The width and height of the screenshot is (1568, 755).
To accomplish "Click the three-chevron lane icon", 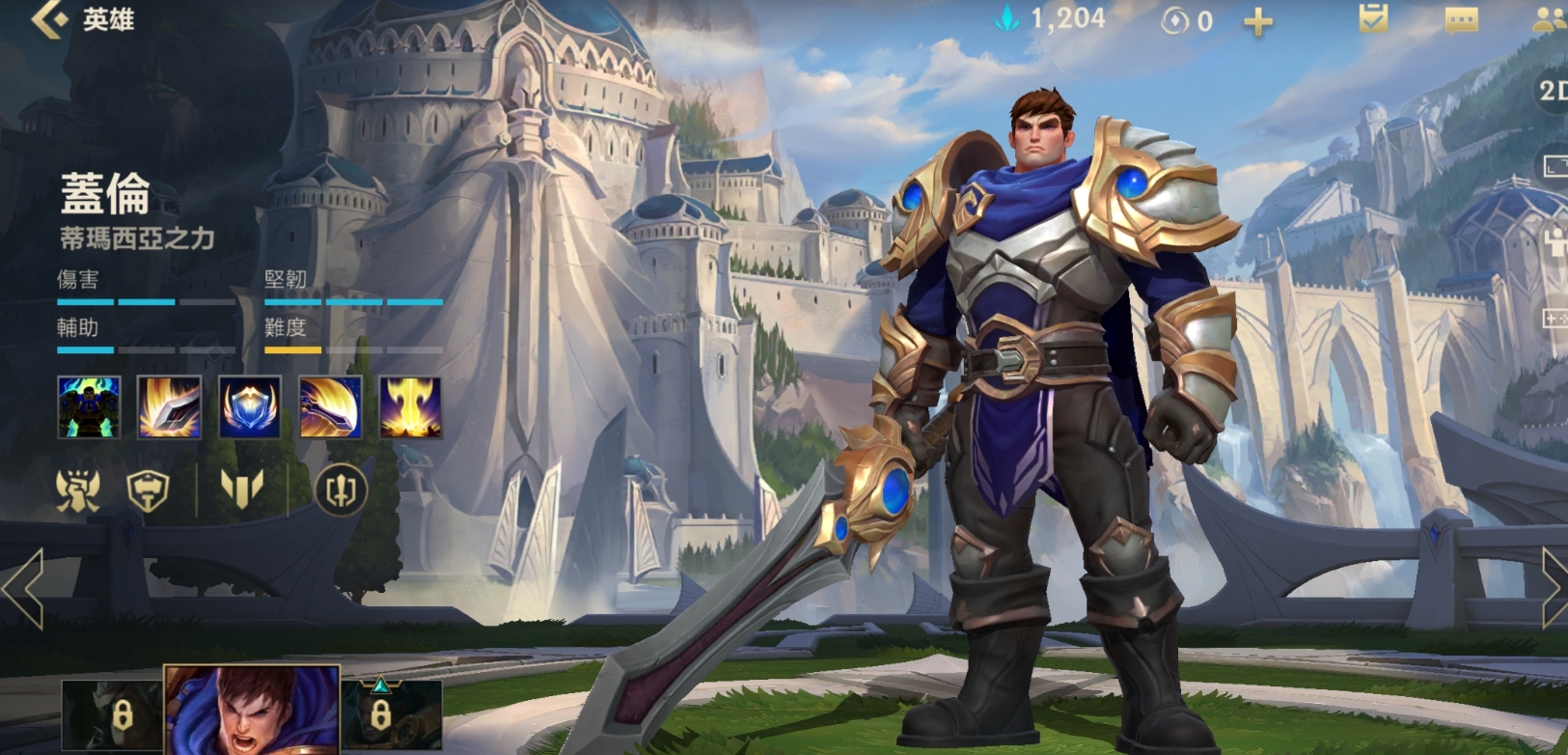I will (241, 489).
